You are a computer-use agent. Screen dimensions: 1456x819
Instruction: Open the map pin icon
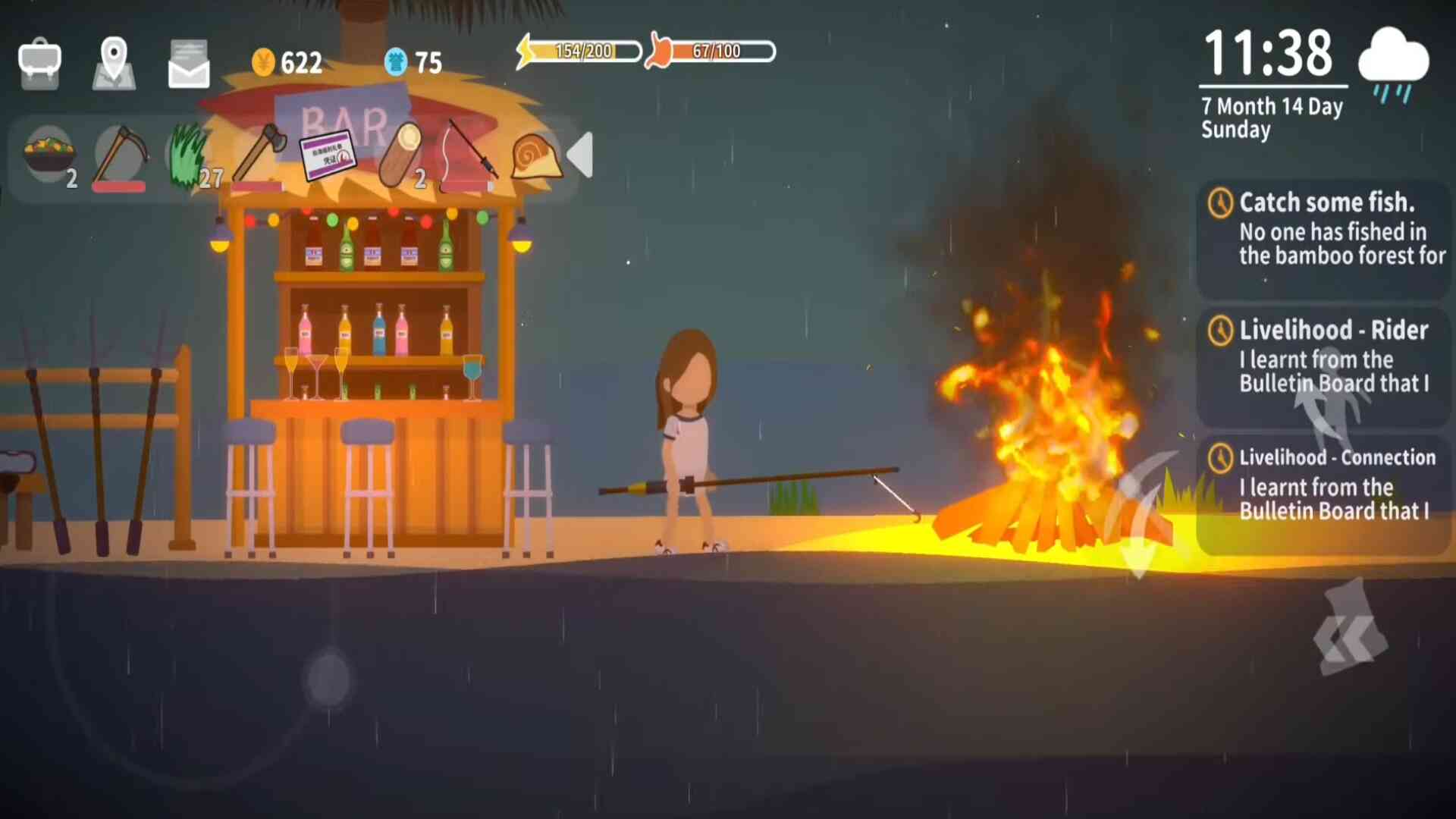[114, 63]
